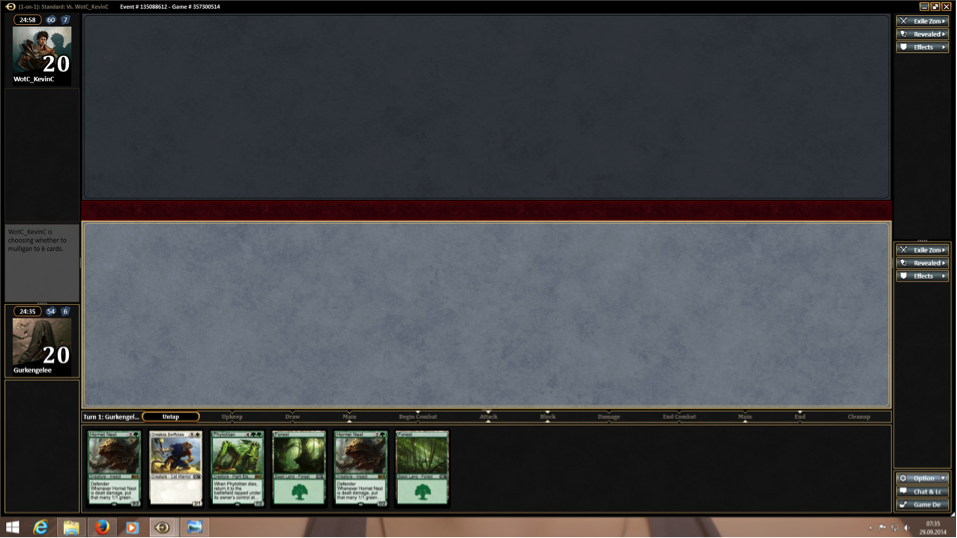
Task: Toggle the Block step stop
Action: point(548,417)
